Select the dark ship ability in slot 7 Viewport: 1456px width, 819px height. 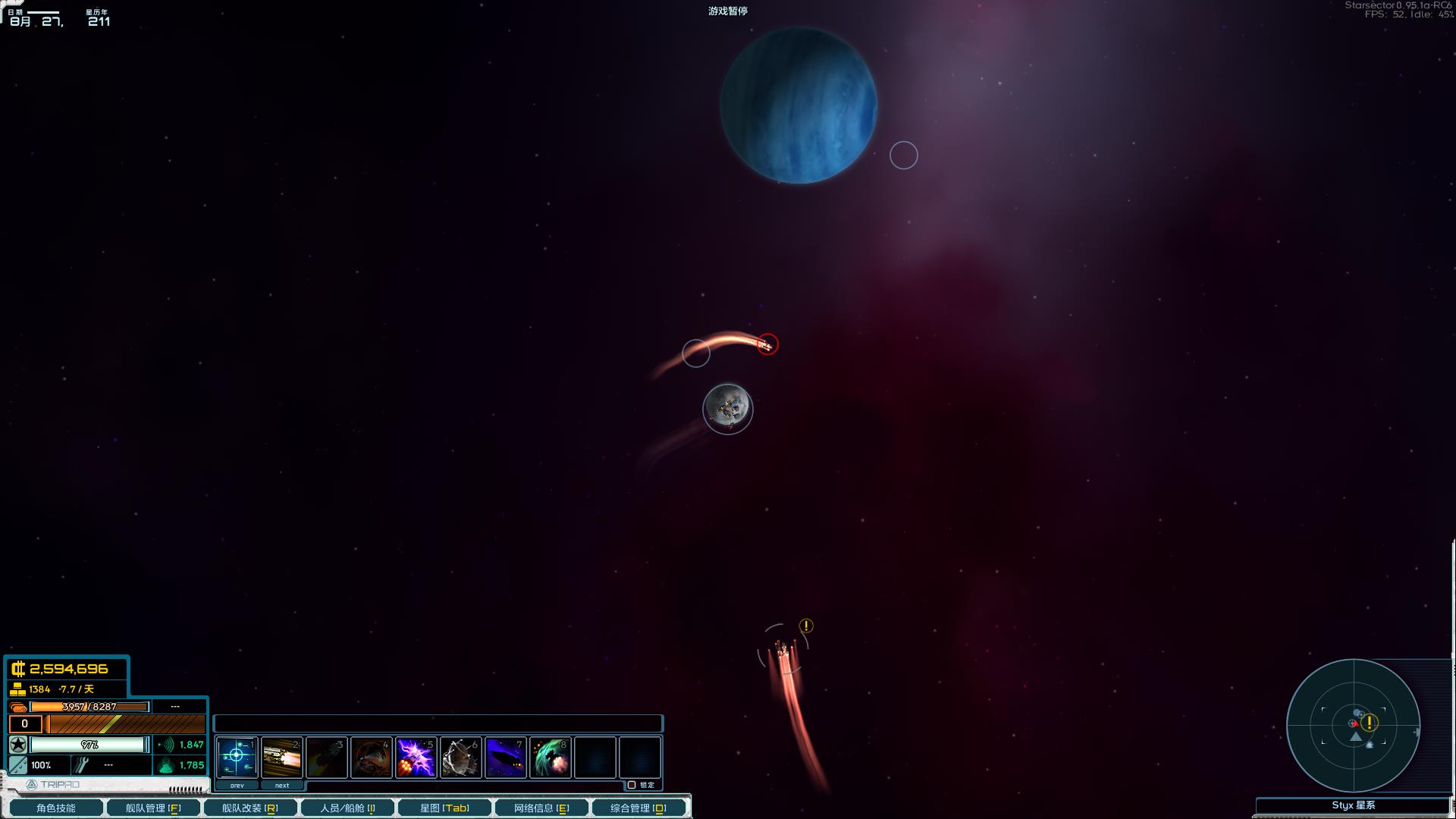[x=505, y=757]
